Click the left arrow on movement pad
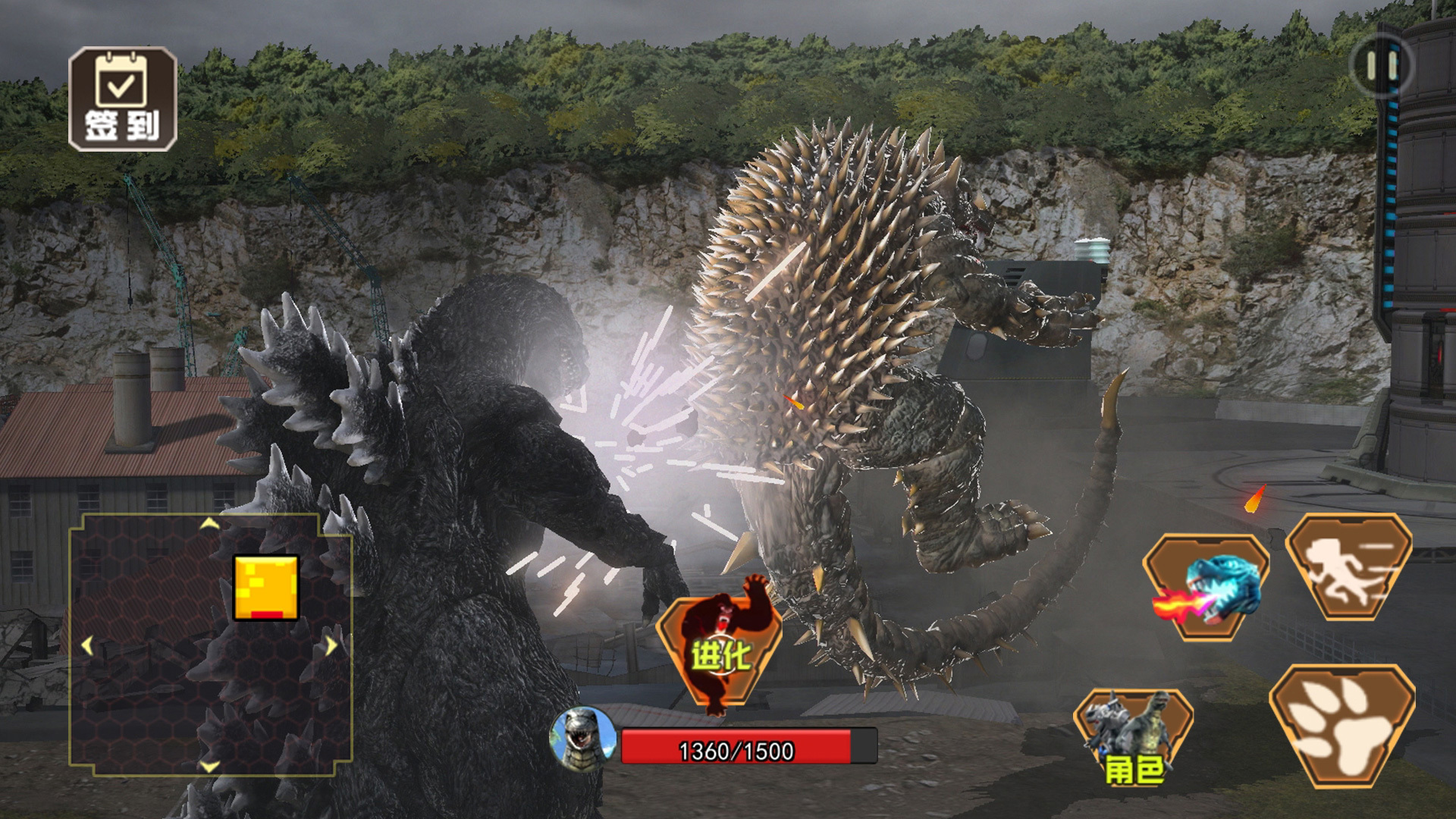The width and height of the screenshot is (1456, 819). point(87,646)
